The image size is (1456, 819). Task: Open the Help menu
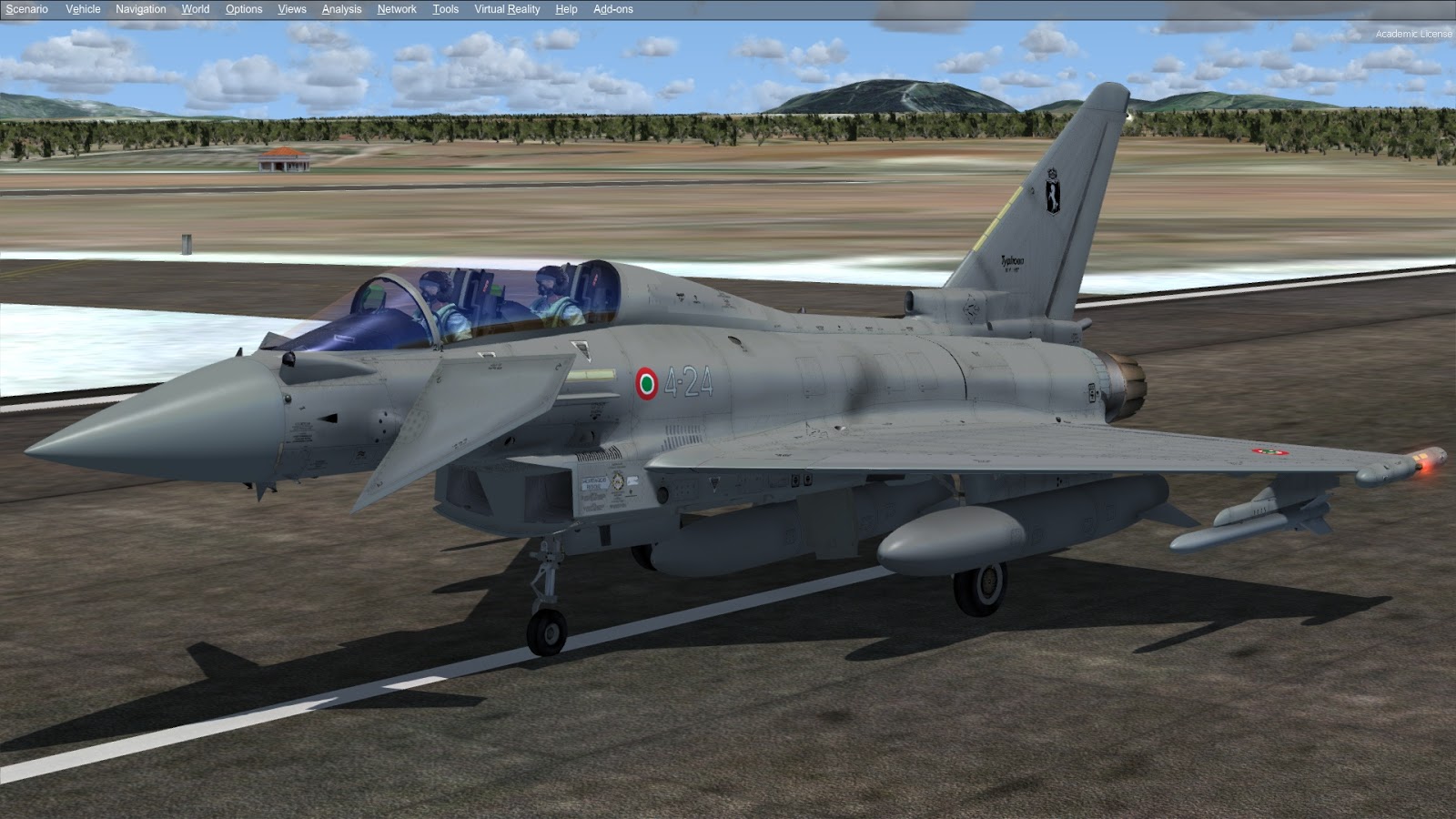pyautogui.click(x=565, y=9)
